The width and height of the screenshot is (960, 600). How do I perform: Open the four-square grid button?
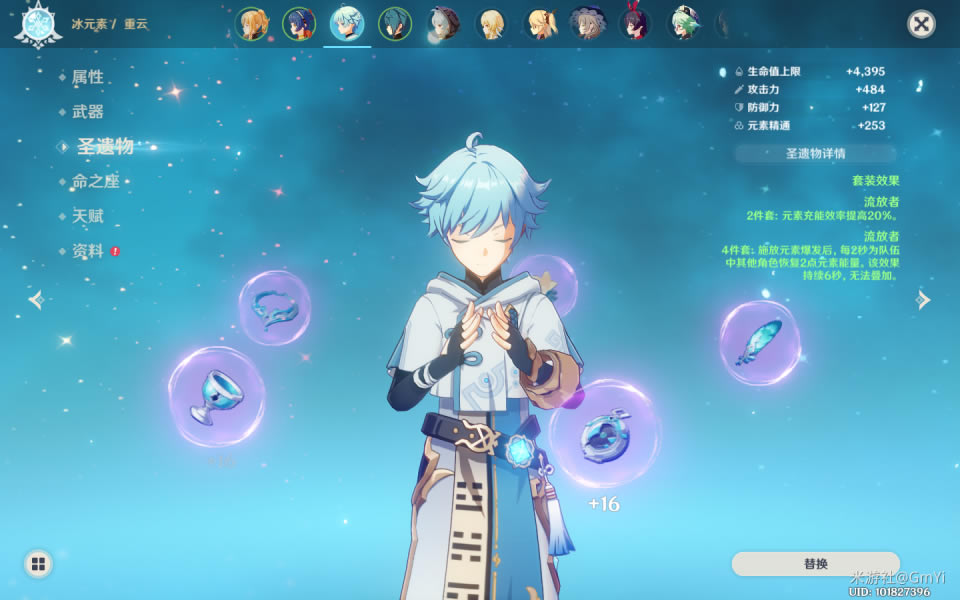tap(38, 564)
